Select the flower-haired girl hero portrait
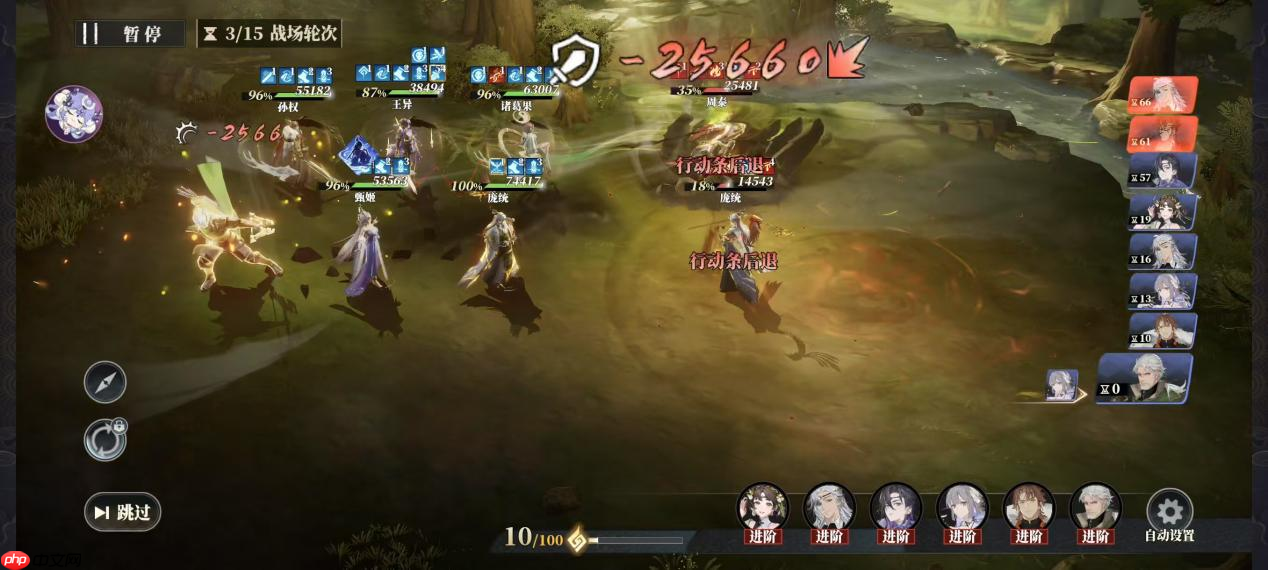1268x570 pixels. pos(762,507)
